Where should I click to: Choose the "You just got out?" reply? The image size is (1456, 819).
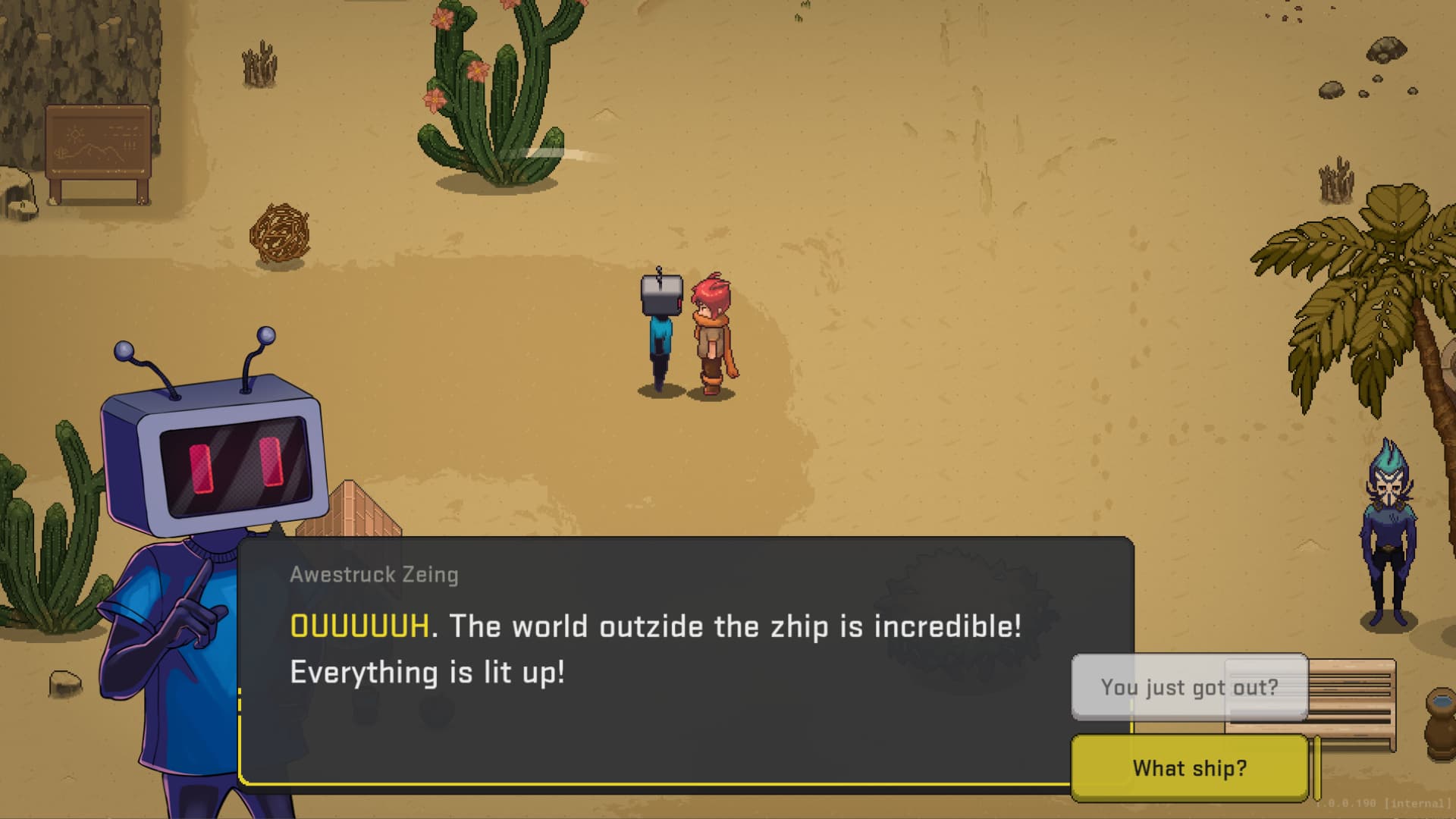(1189, 687)
